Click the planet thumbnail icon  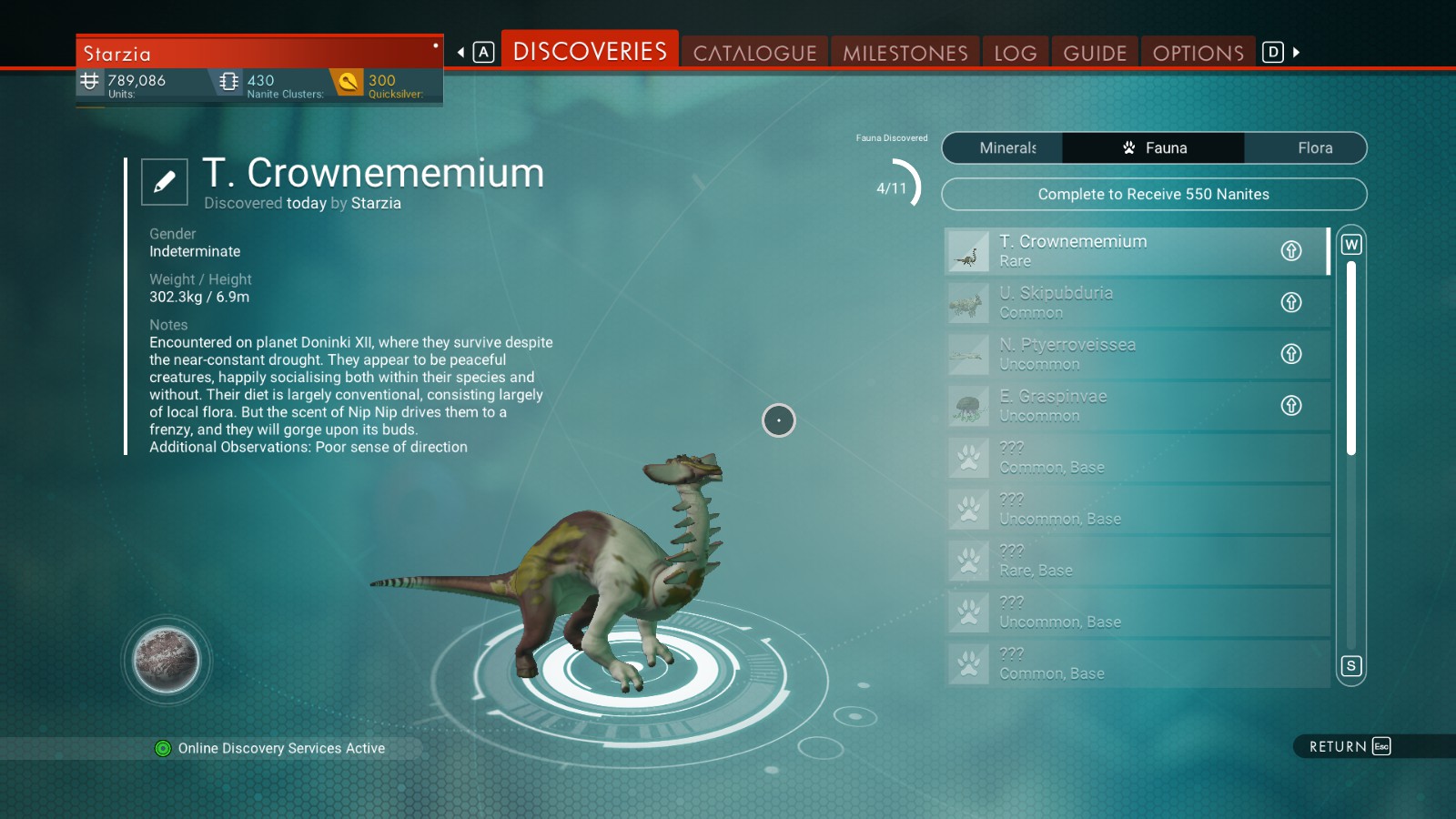(167, 661)
